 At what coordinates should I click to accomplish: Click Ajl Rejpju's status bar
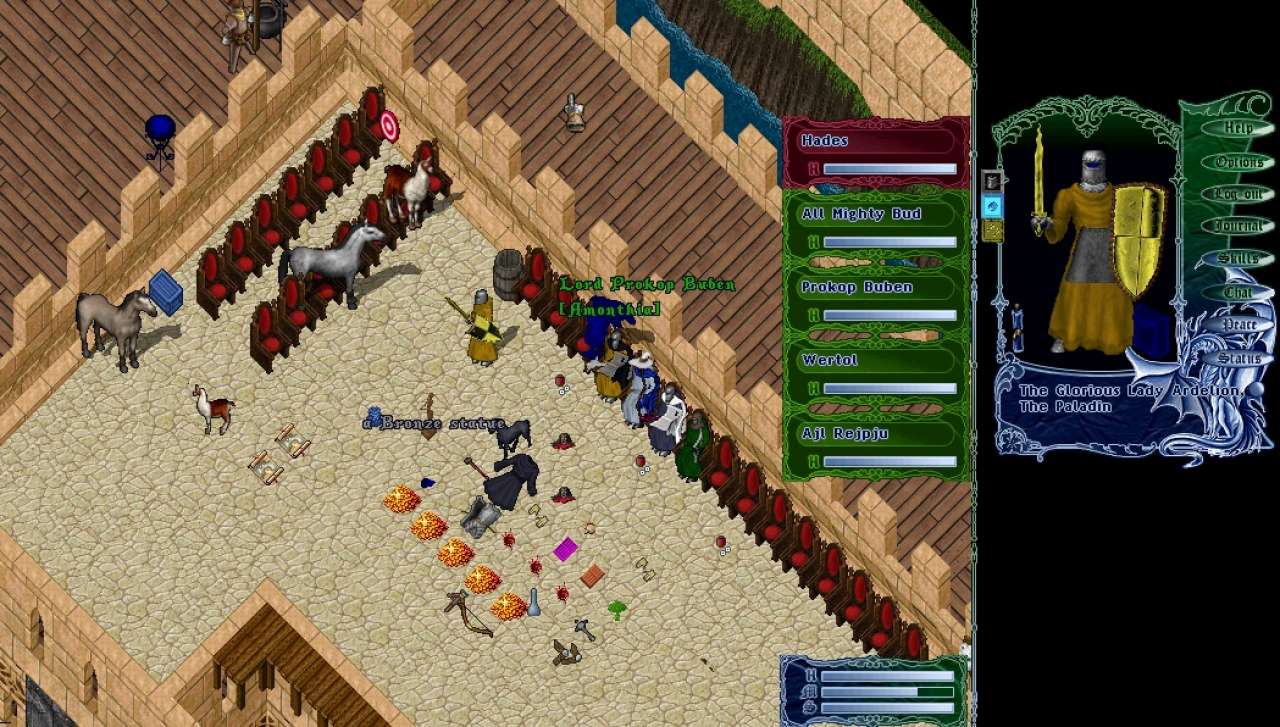(876, 446)
